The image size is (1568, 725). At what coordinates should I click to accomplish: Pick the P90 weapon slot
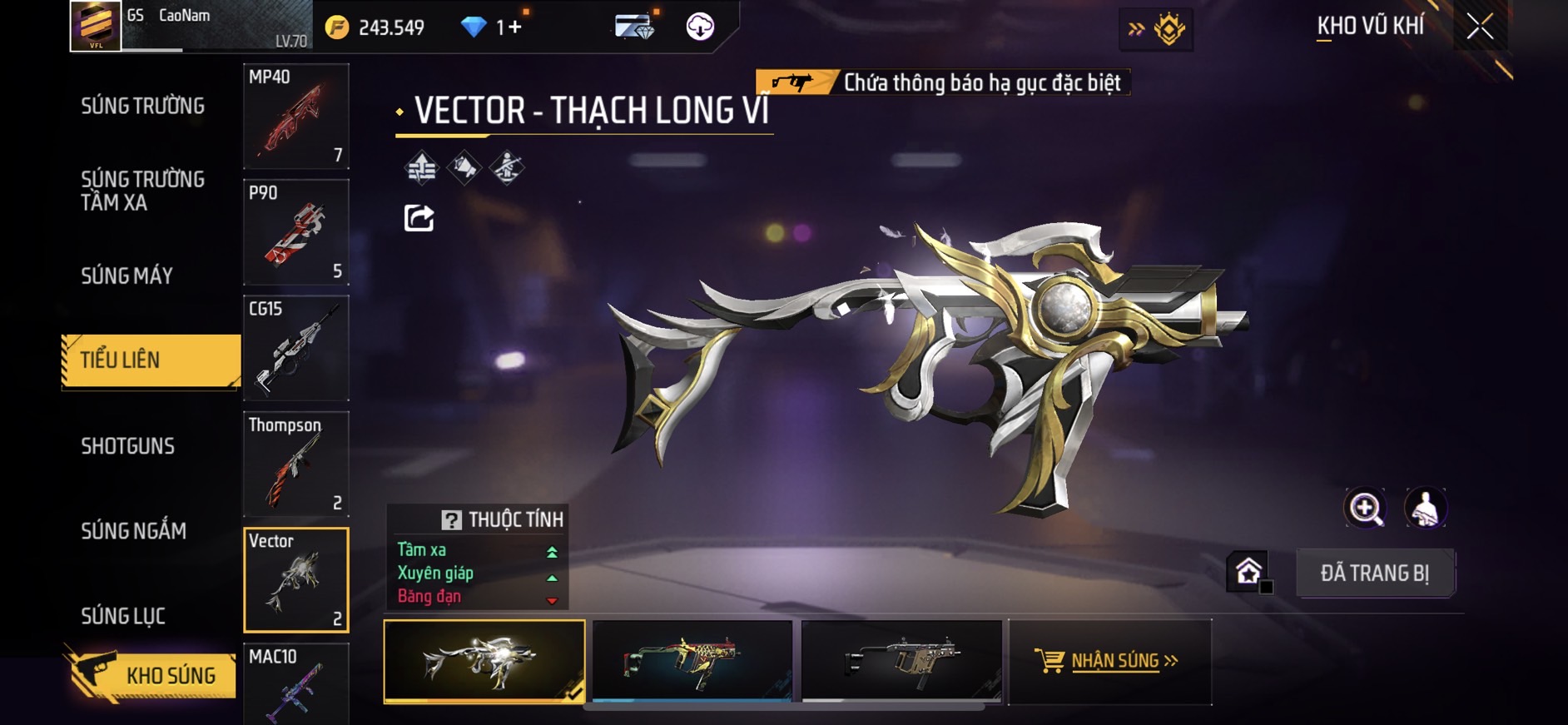coord(295,232)
